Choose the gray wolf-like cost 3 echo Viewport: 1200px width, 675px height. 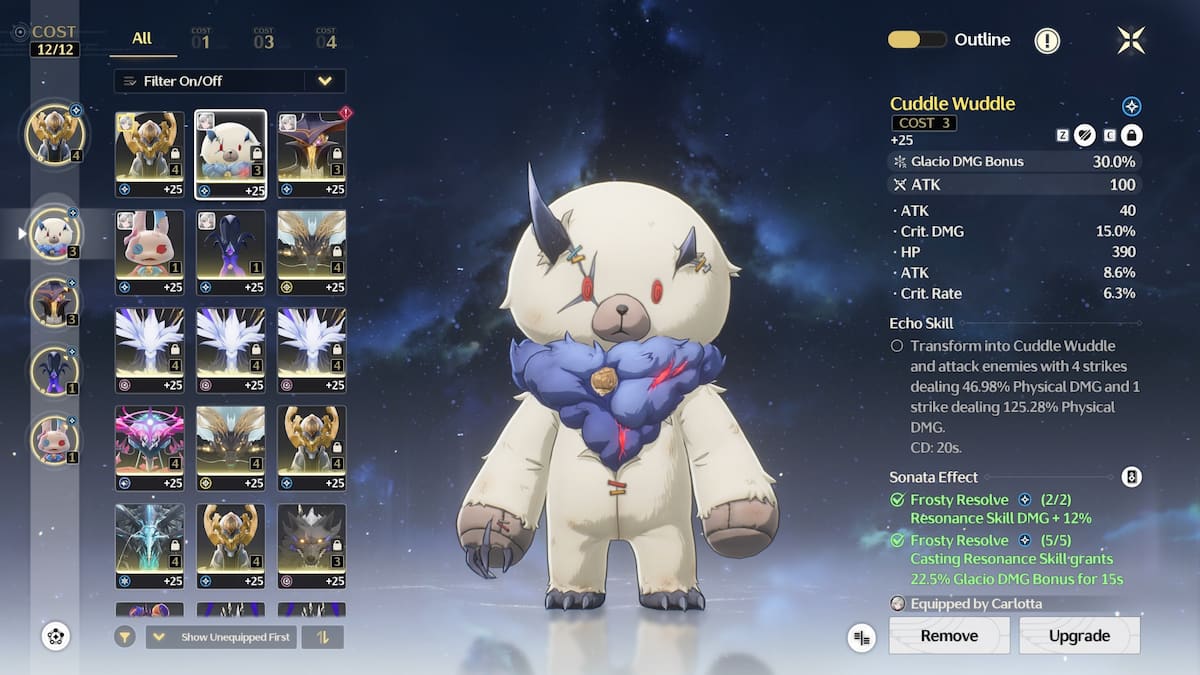pos(312,546)
